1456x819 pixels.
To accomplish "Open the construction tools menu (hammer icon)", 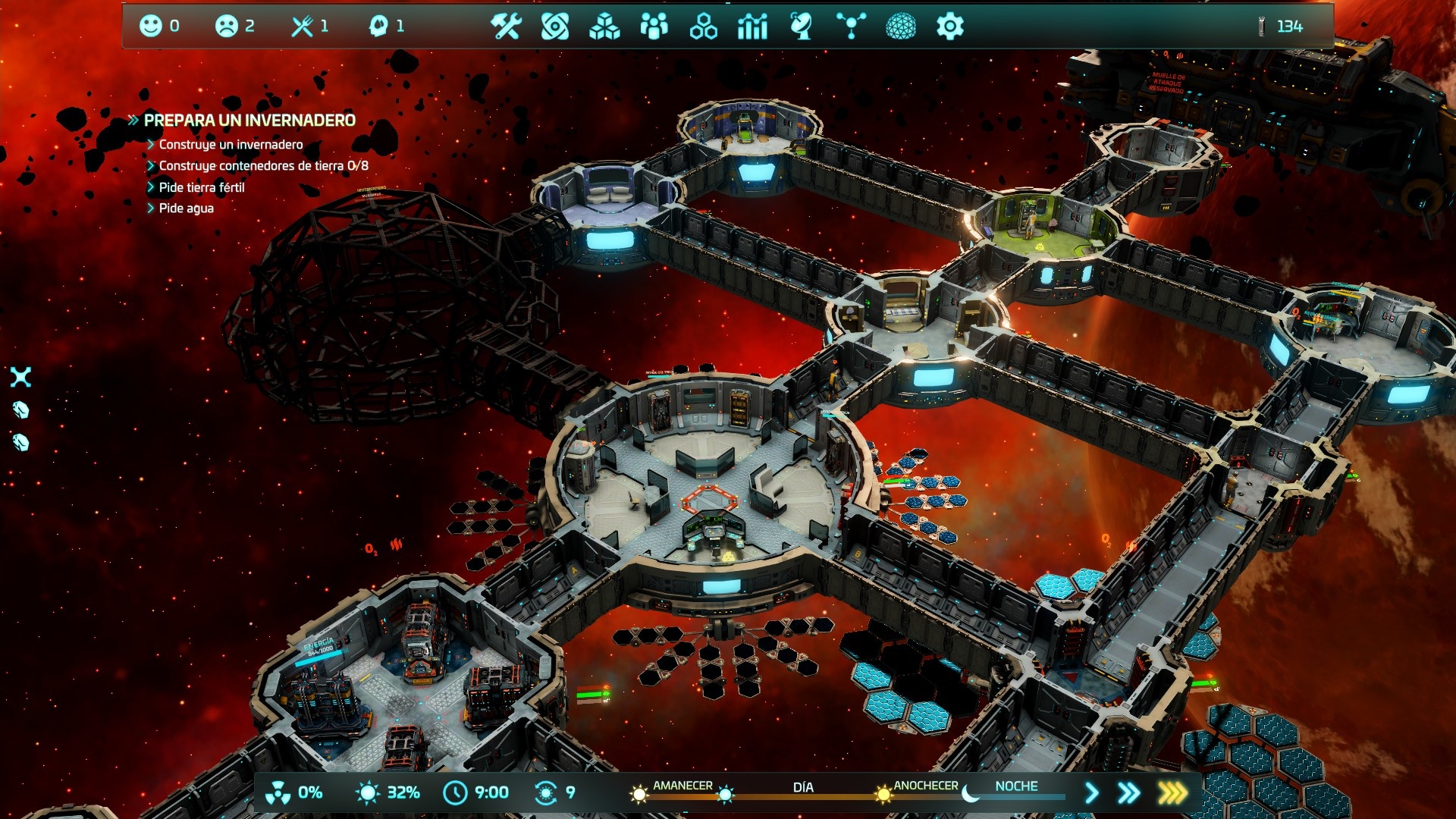I will [x=505, y=27].
